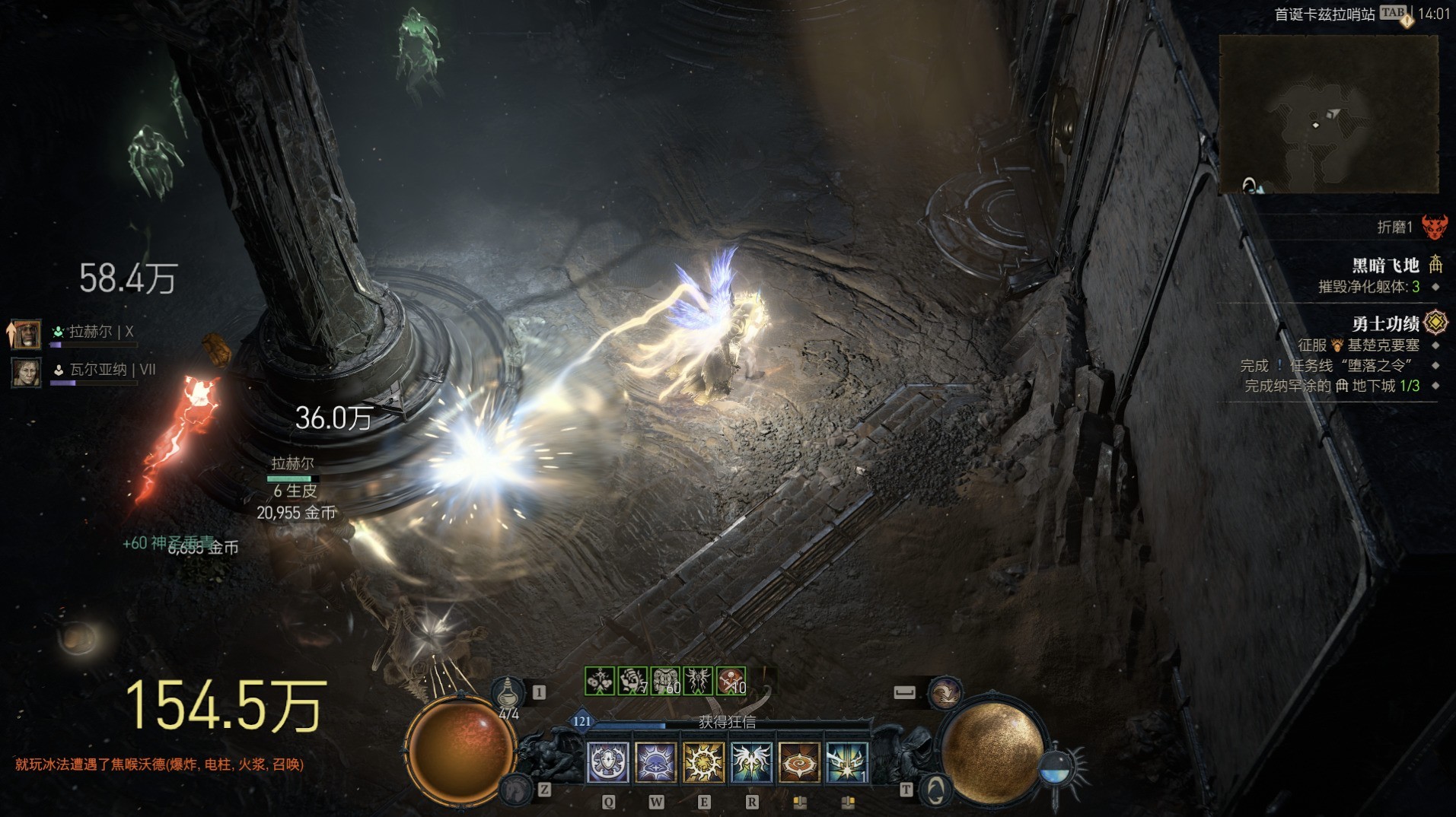Use the evade dash icon
Image resolution: width=1456 pixels, height=817 pixels.
pyautogui.click(x=945, y=693)
